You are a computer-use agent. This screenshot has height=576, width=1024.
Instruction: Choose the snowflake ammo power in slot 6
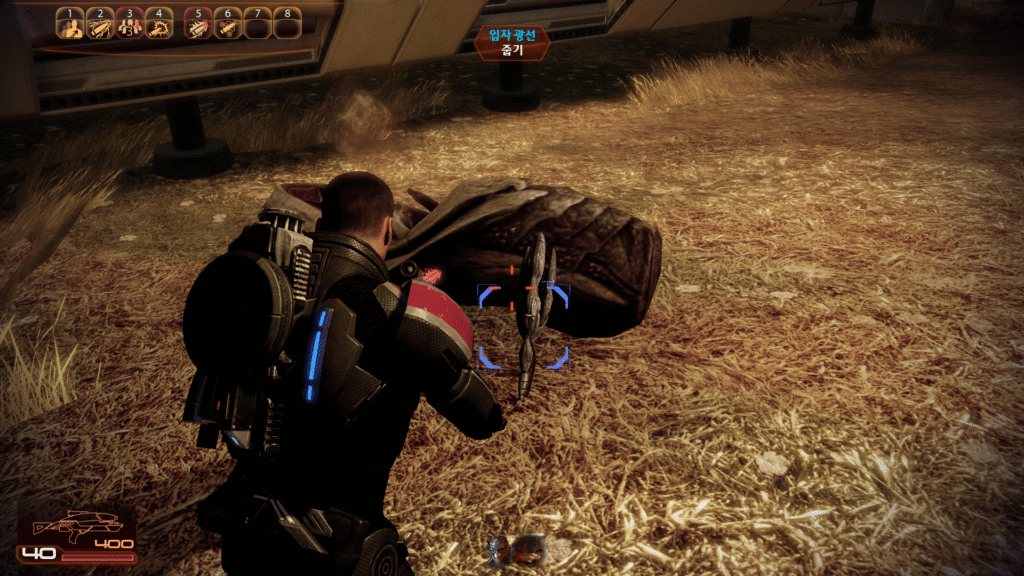227,26
